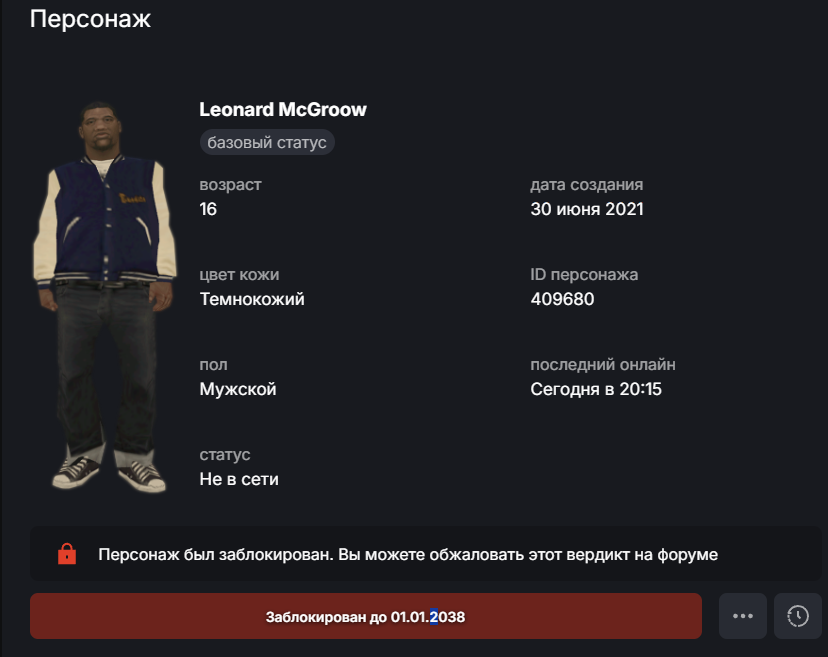This screenshot has width=828, height=657.
Task: Open the three-dots more options menu
Action: pos(742,616)
